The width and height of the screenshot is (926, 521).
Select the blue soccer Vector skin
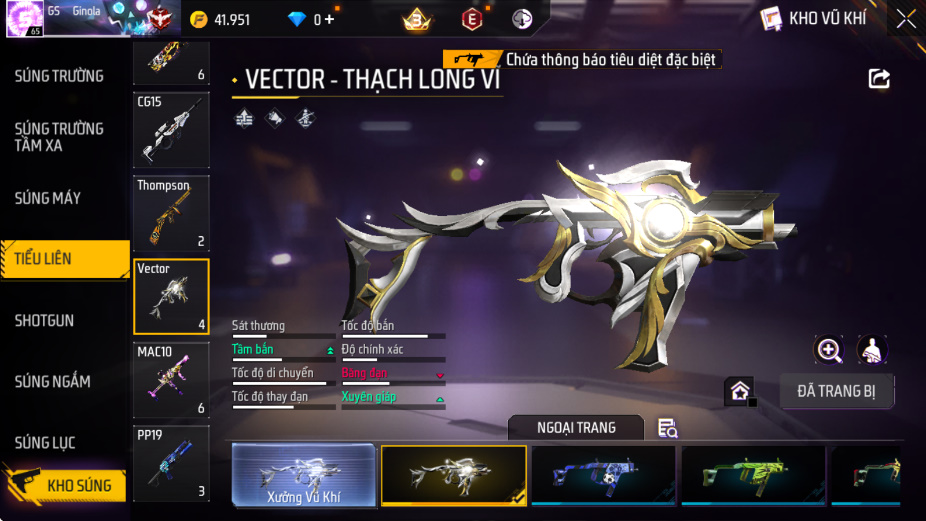click(x=603, y=475)
